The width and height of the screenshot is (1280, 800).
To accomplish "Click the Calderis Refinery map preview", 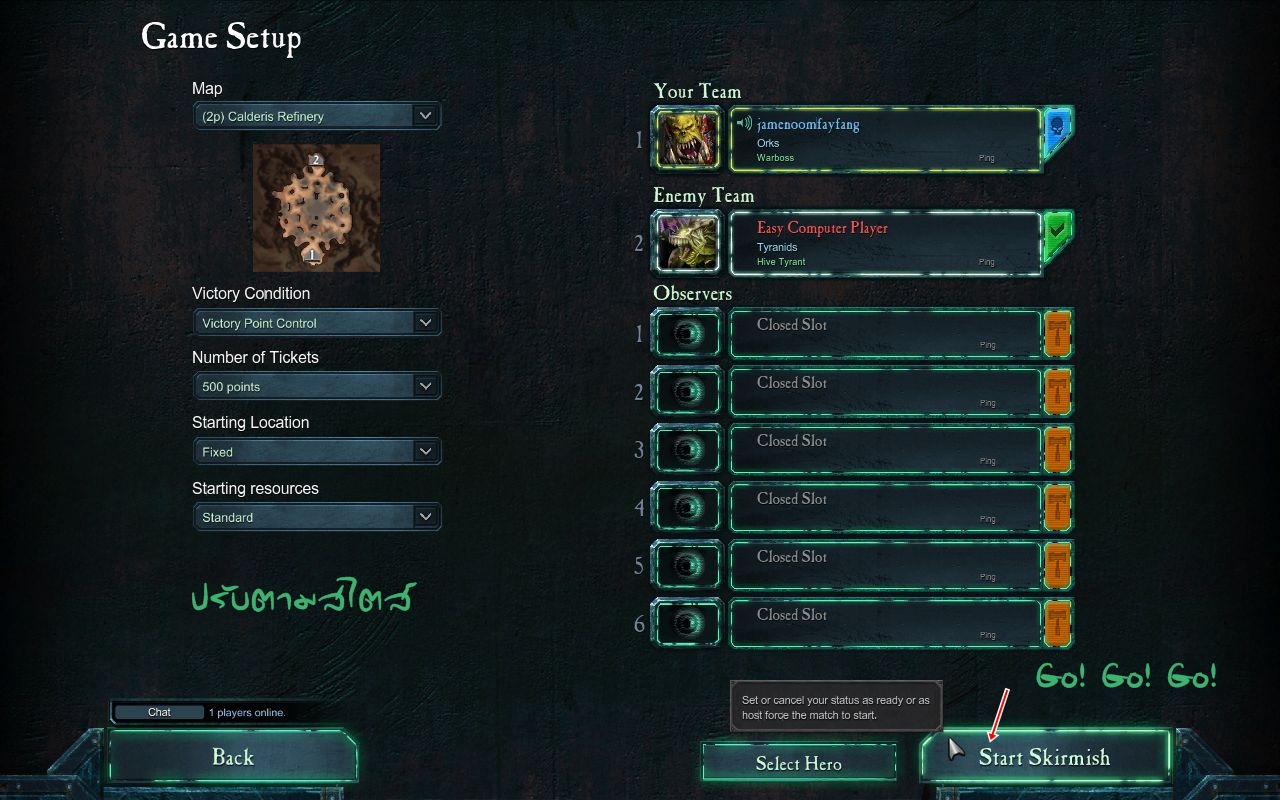I will point(316,207).
